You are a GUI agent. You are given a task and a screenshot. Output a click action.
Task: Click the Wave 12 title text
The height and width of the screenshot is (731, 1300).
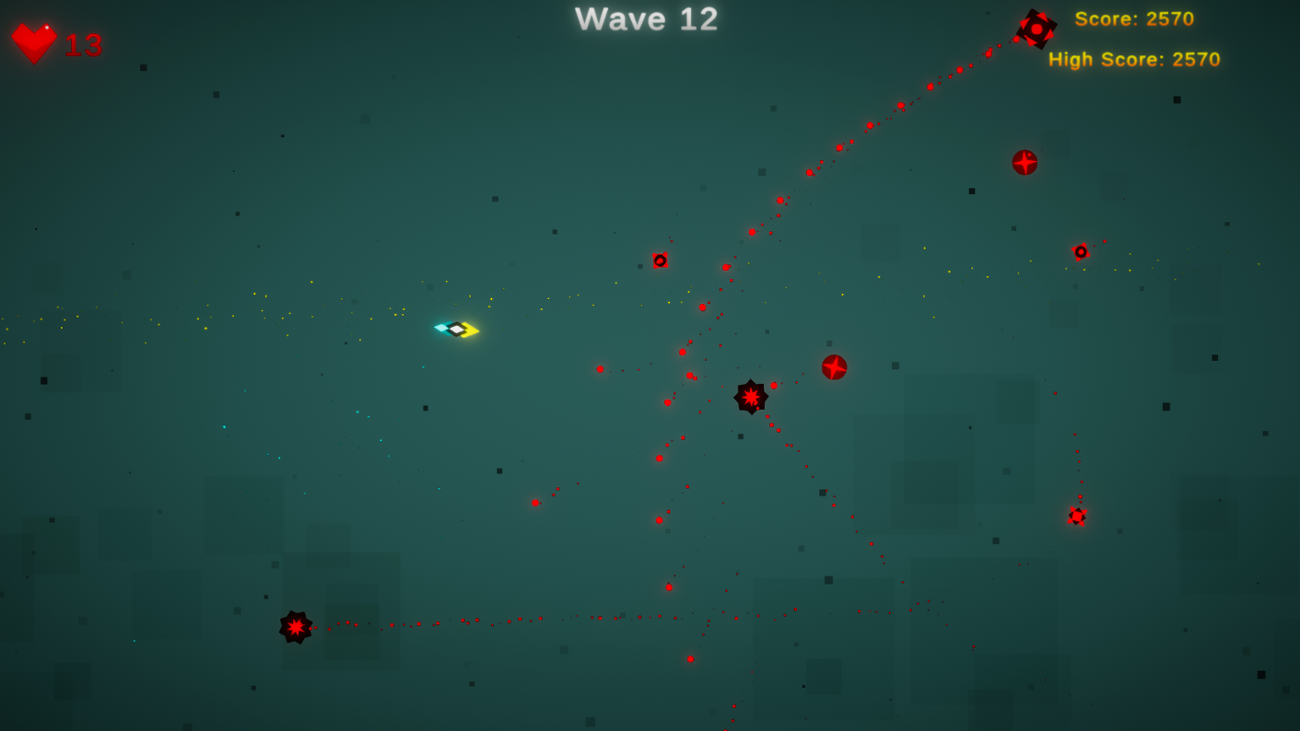645,19
